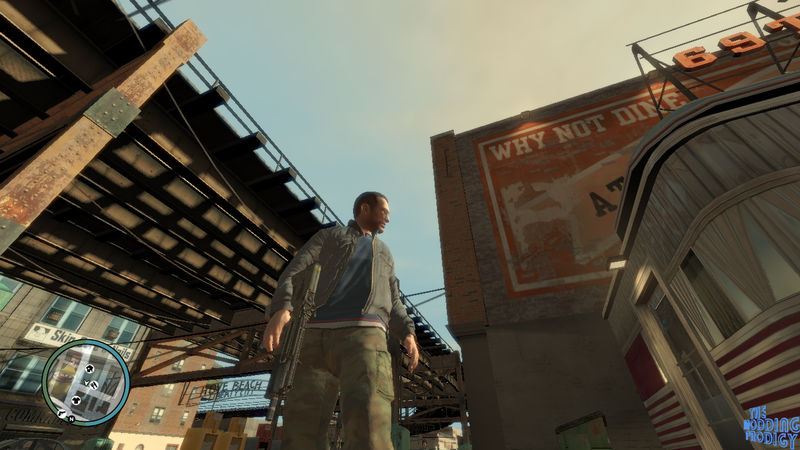Image resolution: width=800 pixels, height=450 pixels.
Task: Click the circular radar minimap
Action: [86, 382]
